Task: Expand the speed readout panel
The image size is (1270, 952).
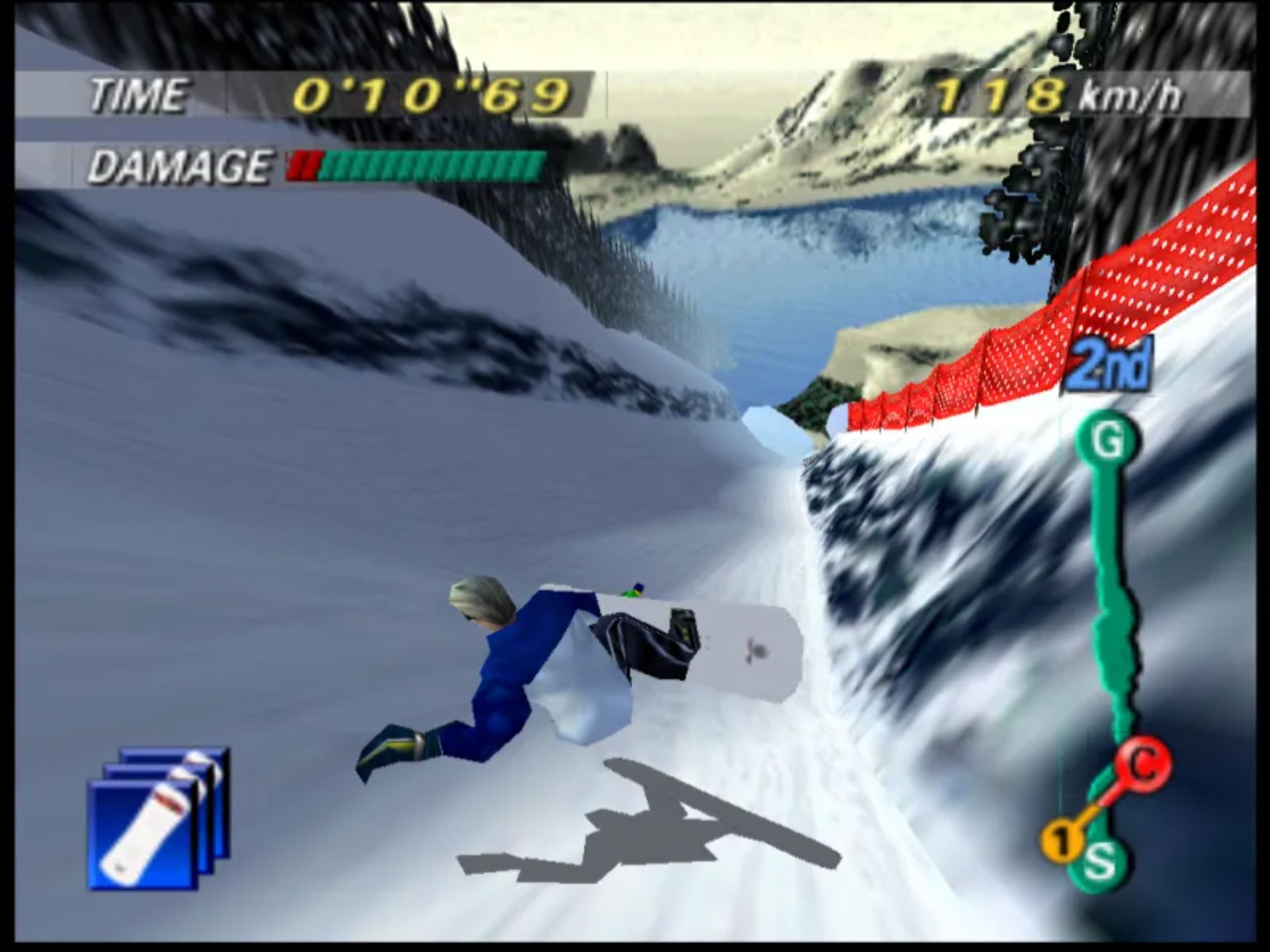Action: pyautogui.click(x=1058, y=95)
